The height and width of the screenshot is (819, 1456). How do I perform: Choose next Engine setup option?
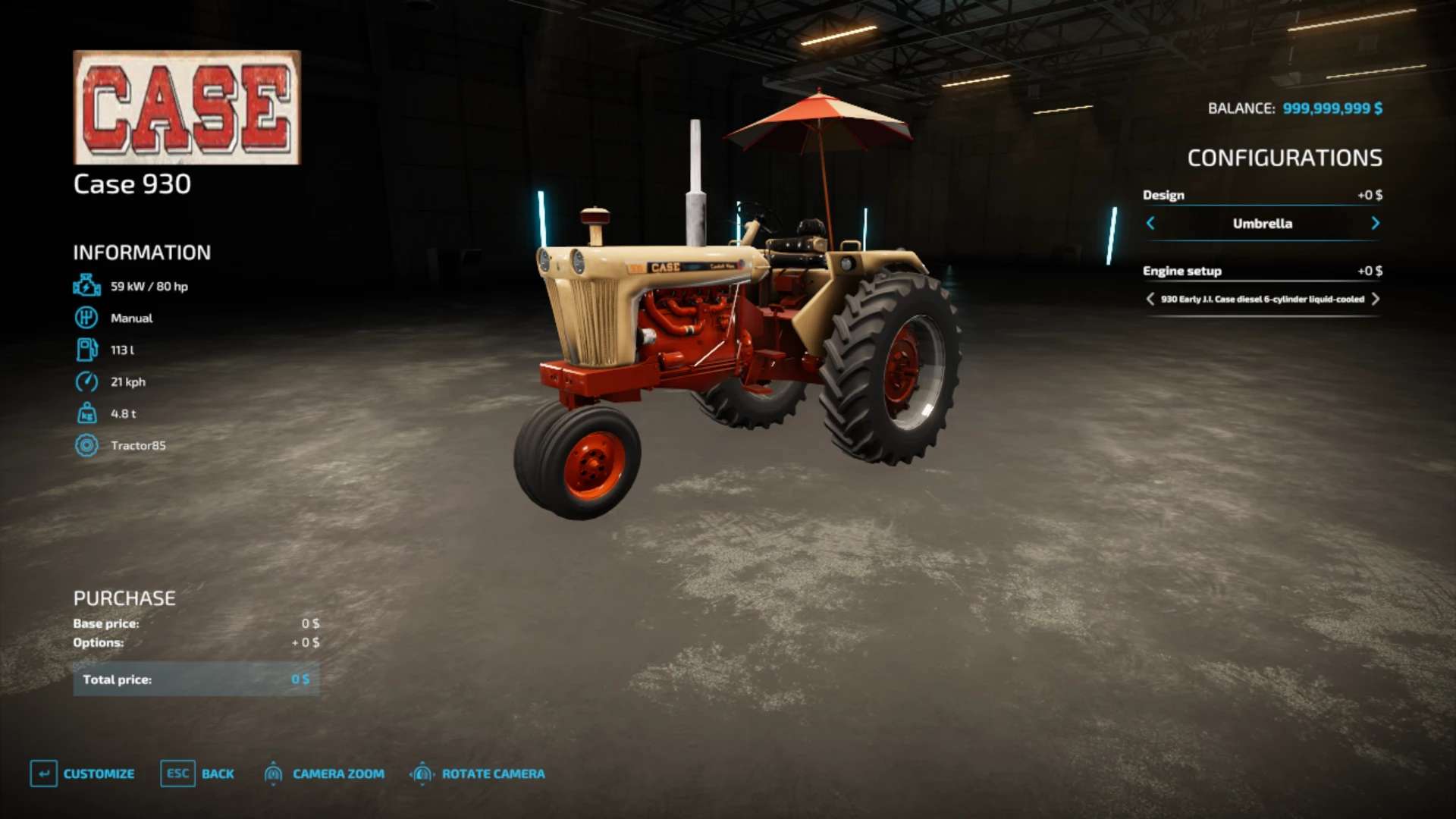click(1376, 299)
